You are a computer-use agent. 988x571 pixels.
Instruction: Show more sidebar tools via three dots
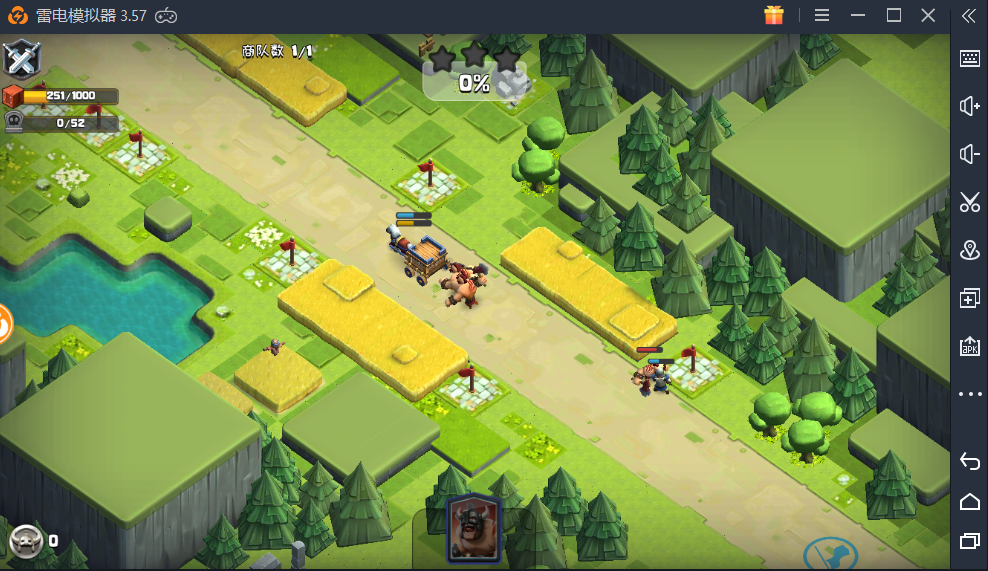969,395
